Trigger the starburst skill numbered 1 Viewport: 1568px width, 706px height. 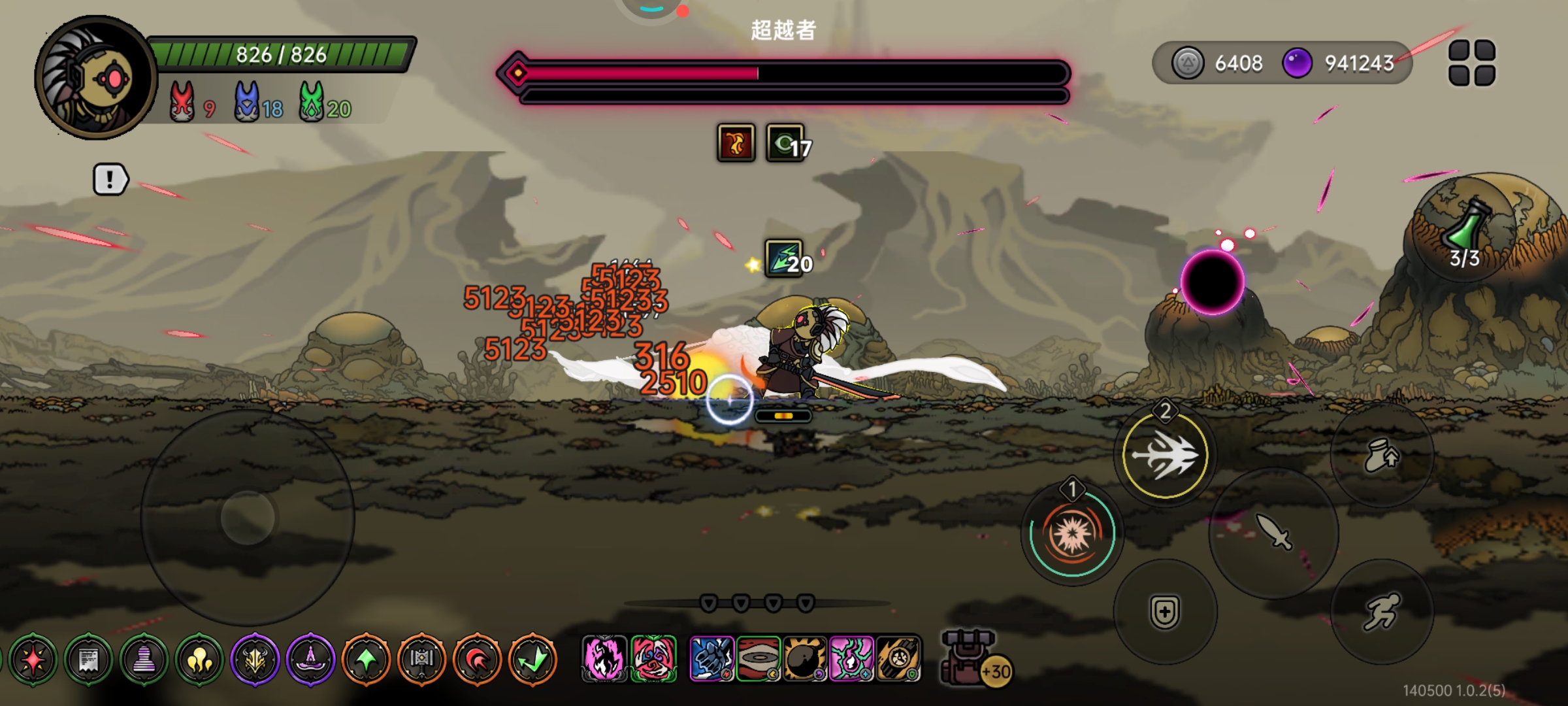coord(1071,533)
